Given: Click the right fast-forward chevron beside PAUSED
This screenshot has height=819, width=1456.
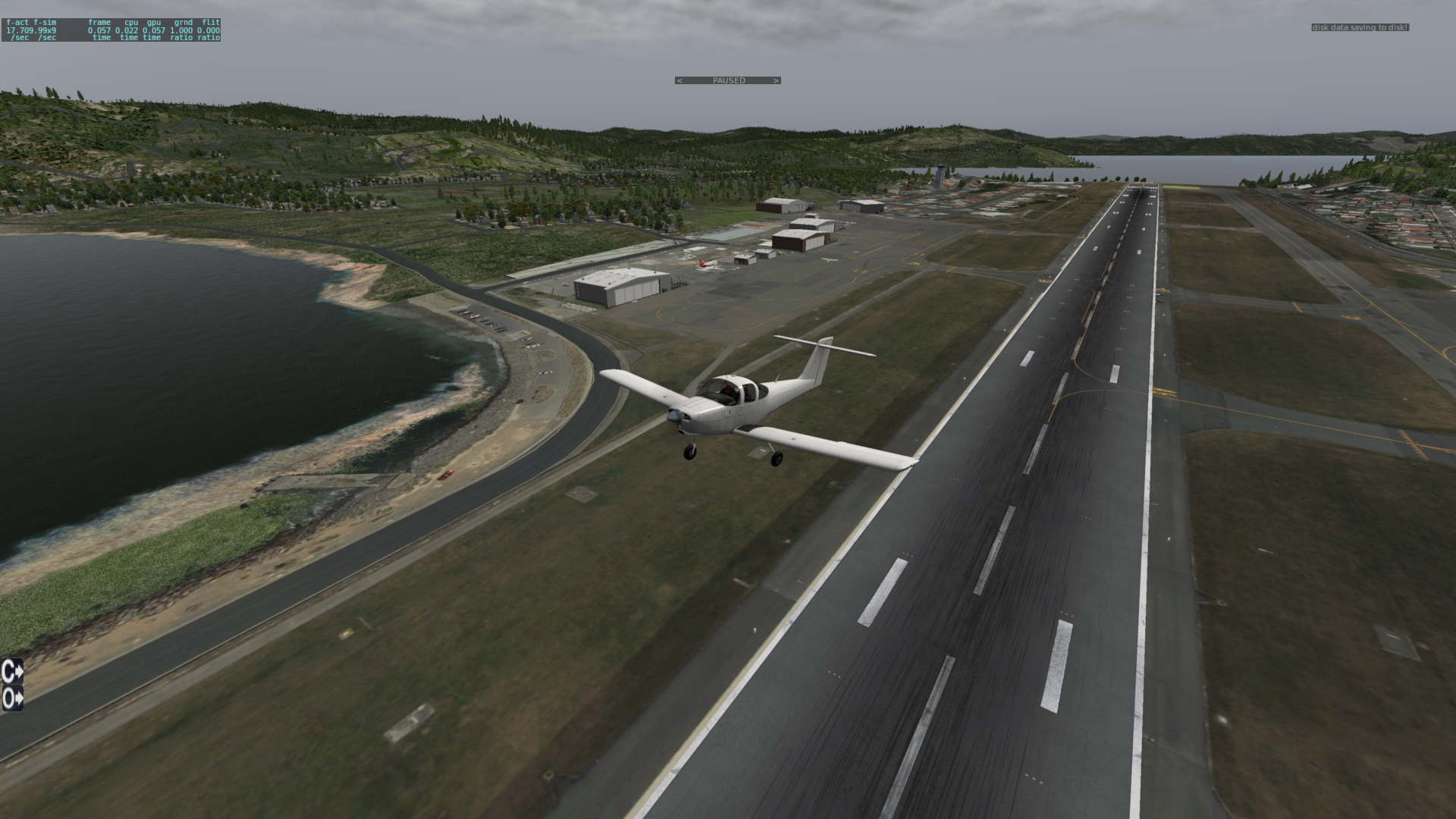Looking at the screenshot, I should (776, 80).
